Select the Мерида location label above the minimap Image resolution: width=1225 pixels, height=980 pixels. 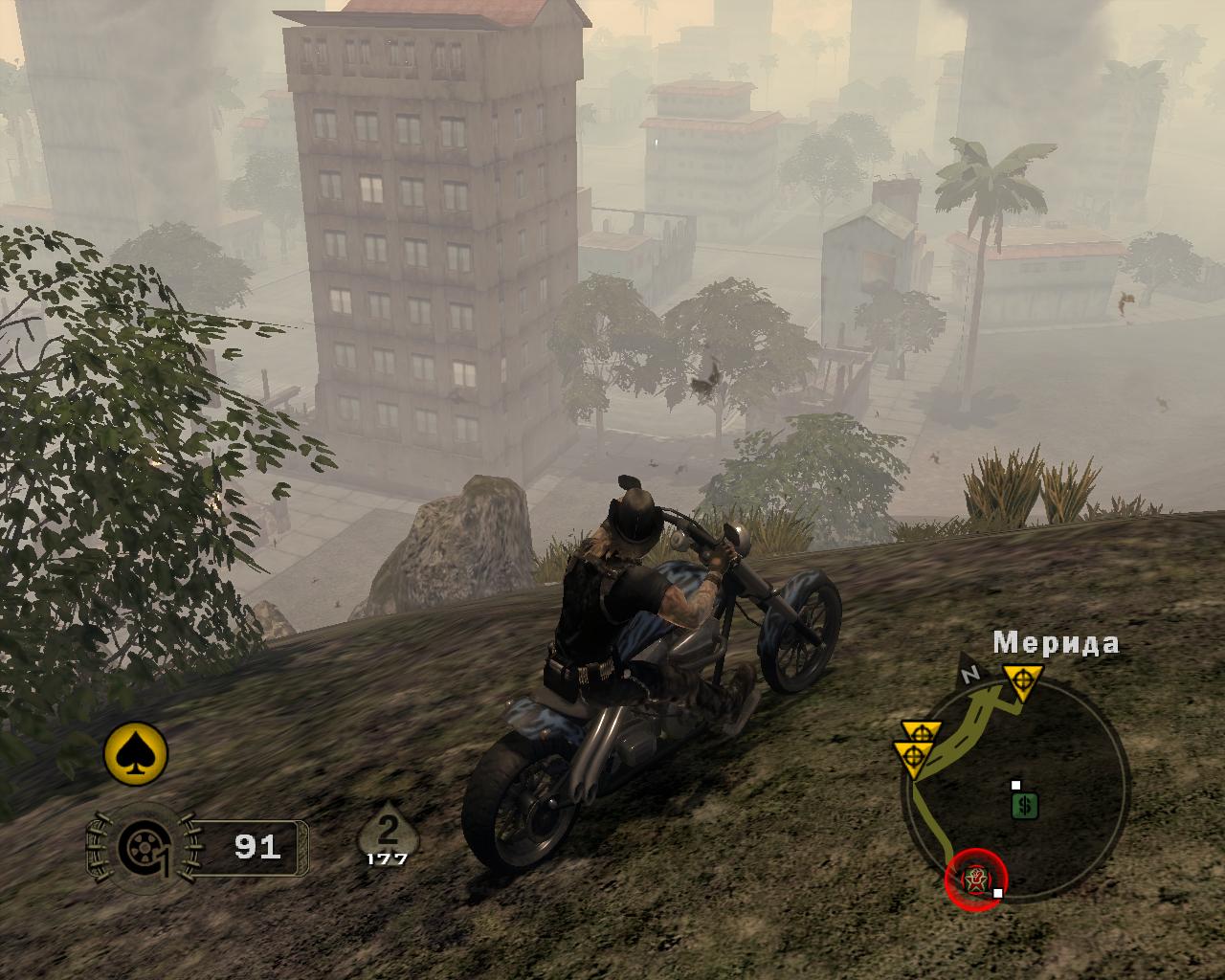tap(1057, 642)
